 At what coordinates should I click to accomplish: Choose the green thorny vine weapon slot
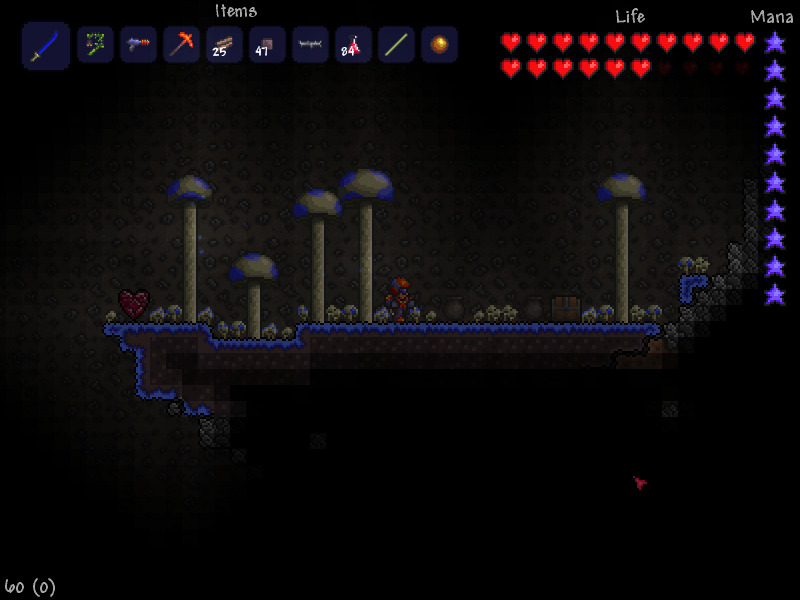coord(96,45)
